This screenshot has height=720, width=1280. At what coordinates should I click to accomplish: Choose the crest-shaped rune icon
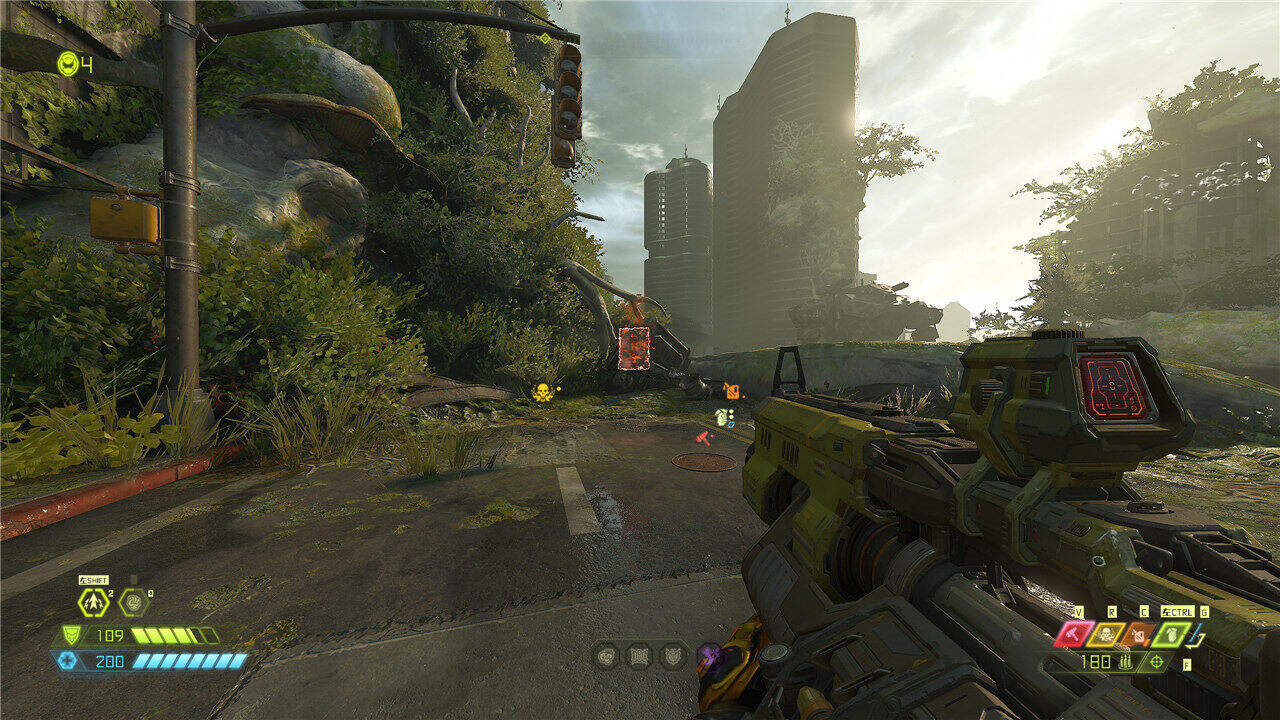672,656
